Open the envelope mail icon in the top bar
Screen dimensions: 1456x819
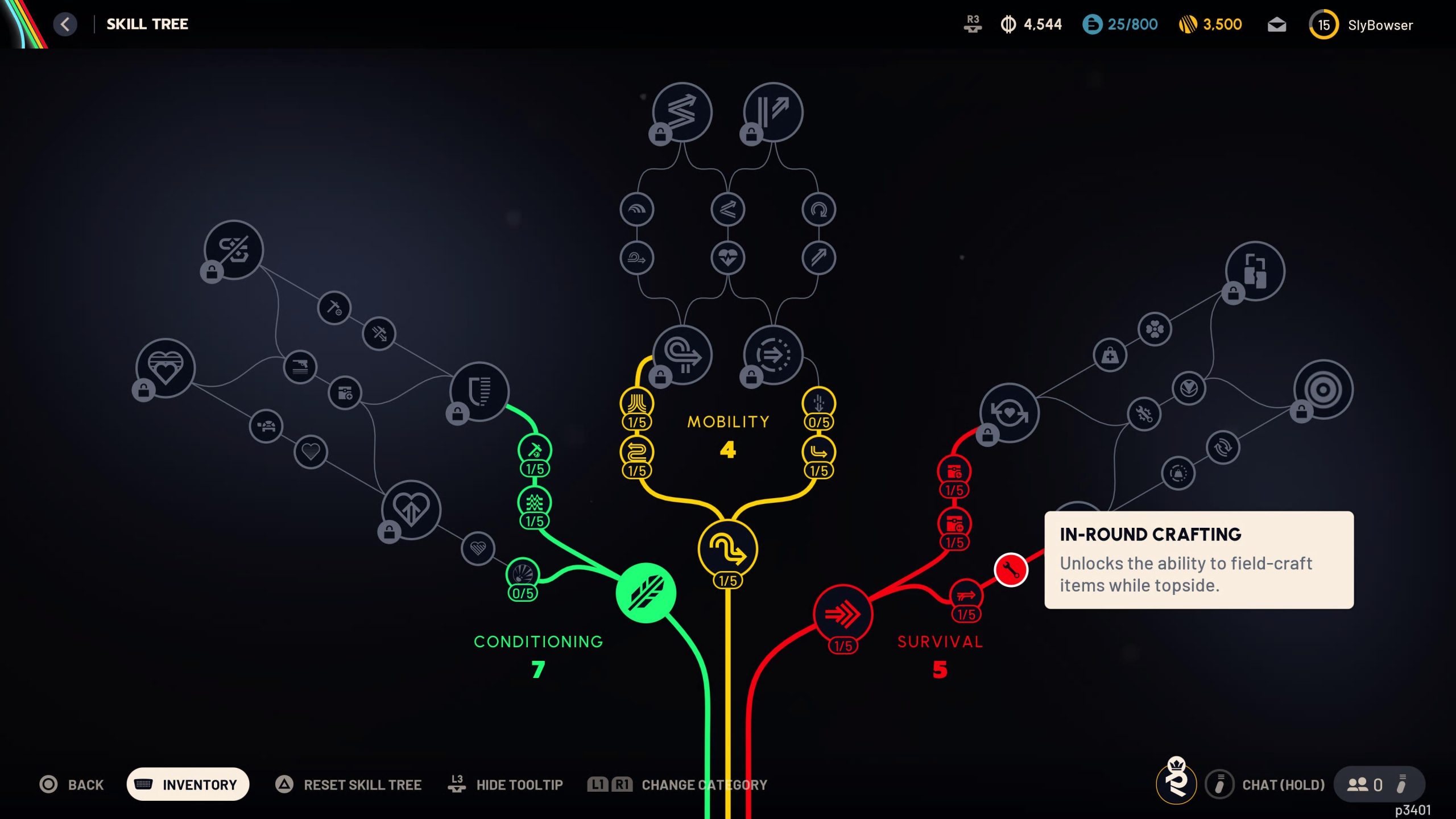click(1277, 24)
